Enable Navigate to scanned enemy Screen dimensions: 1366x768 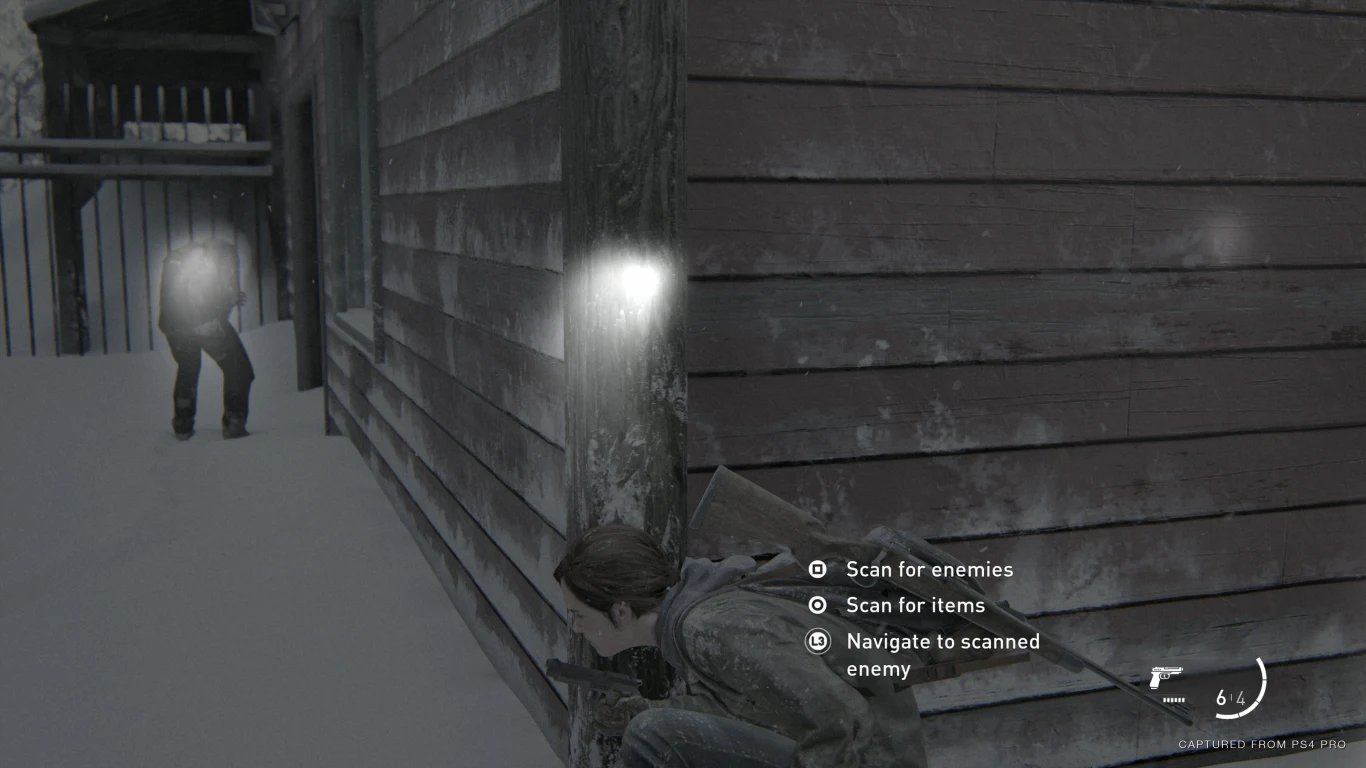click(x=817, y=641)
